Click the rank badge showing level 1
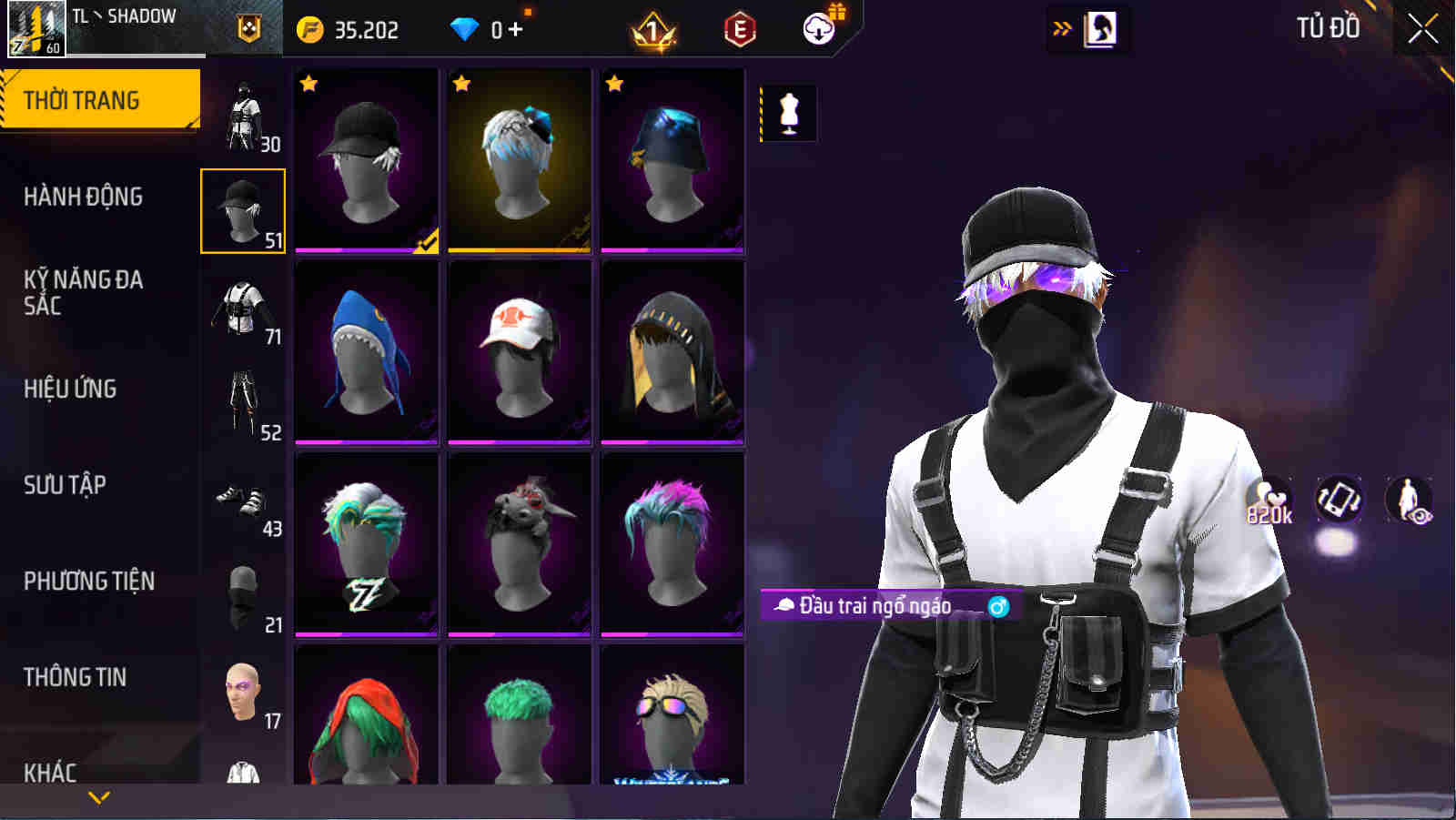Image resolution: width=1456 pixels, height=820 pixels. [x=653, y=28]
